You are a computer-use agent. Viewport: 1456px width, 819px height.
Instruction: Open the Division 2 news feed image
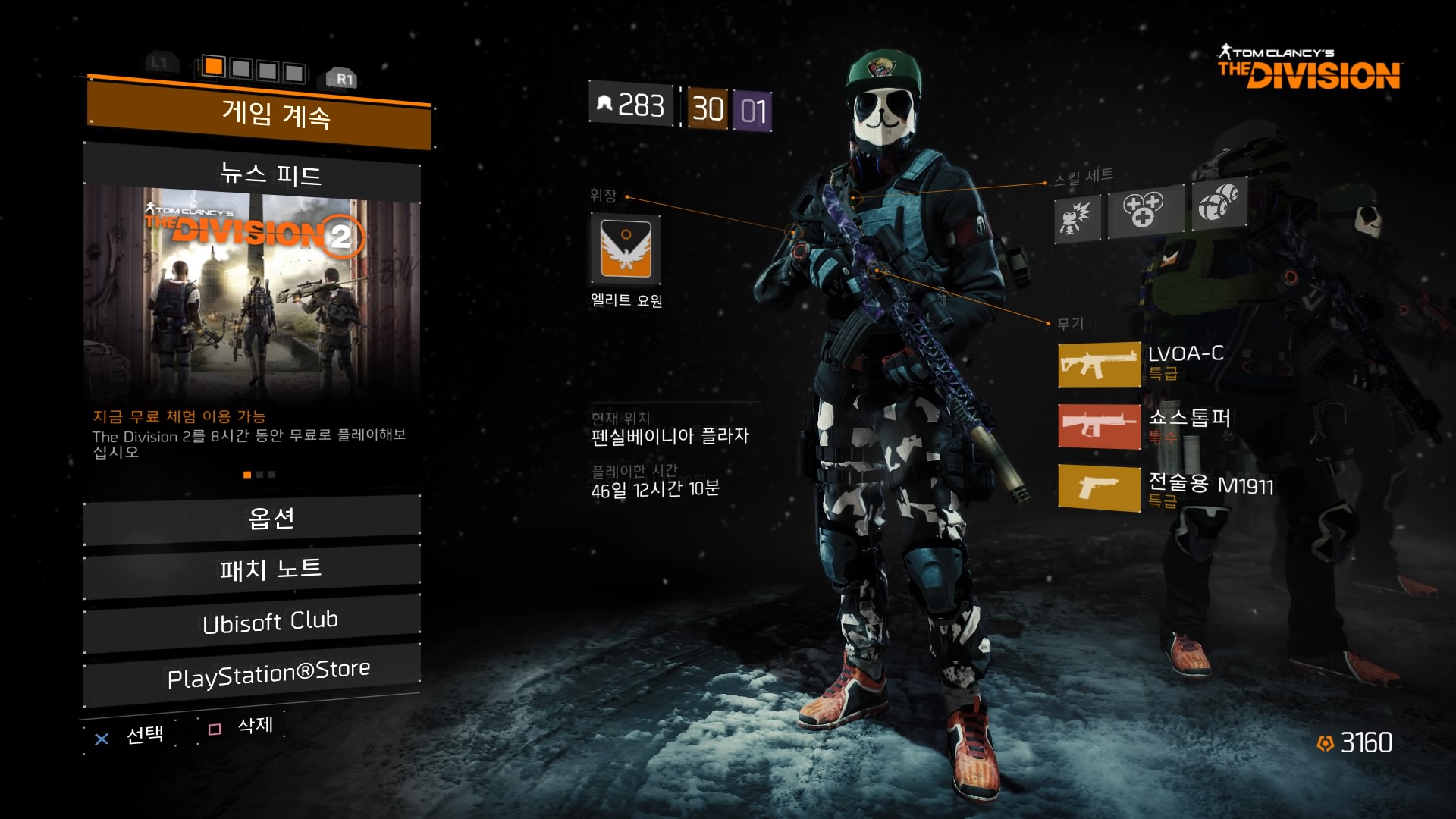tap(252, 292)
